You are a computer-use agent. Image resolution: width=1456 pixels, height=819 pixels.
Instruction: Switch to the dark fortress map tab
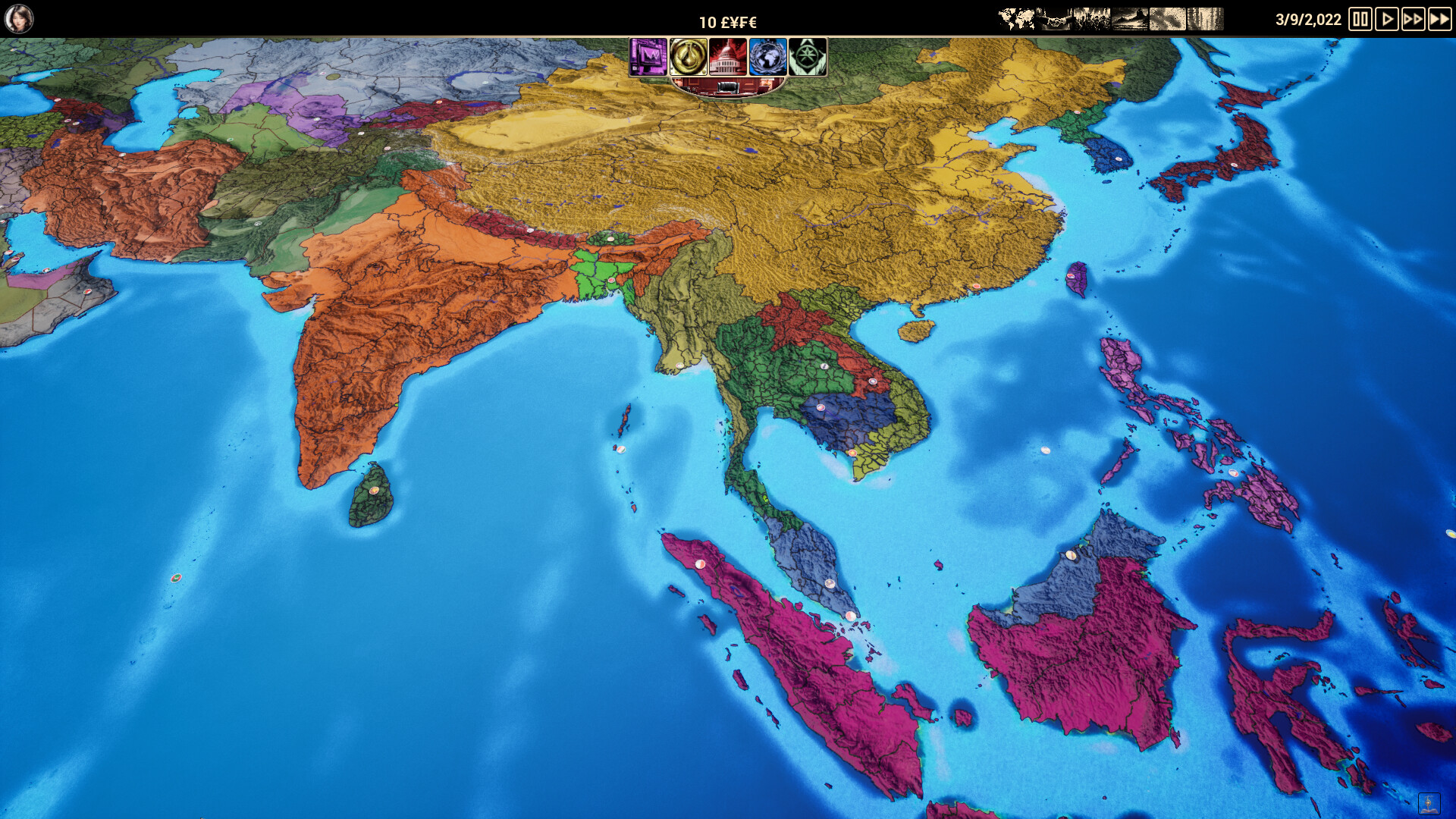click(1129, 17)
